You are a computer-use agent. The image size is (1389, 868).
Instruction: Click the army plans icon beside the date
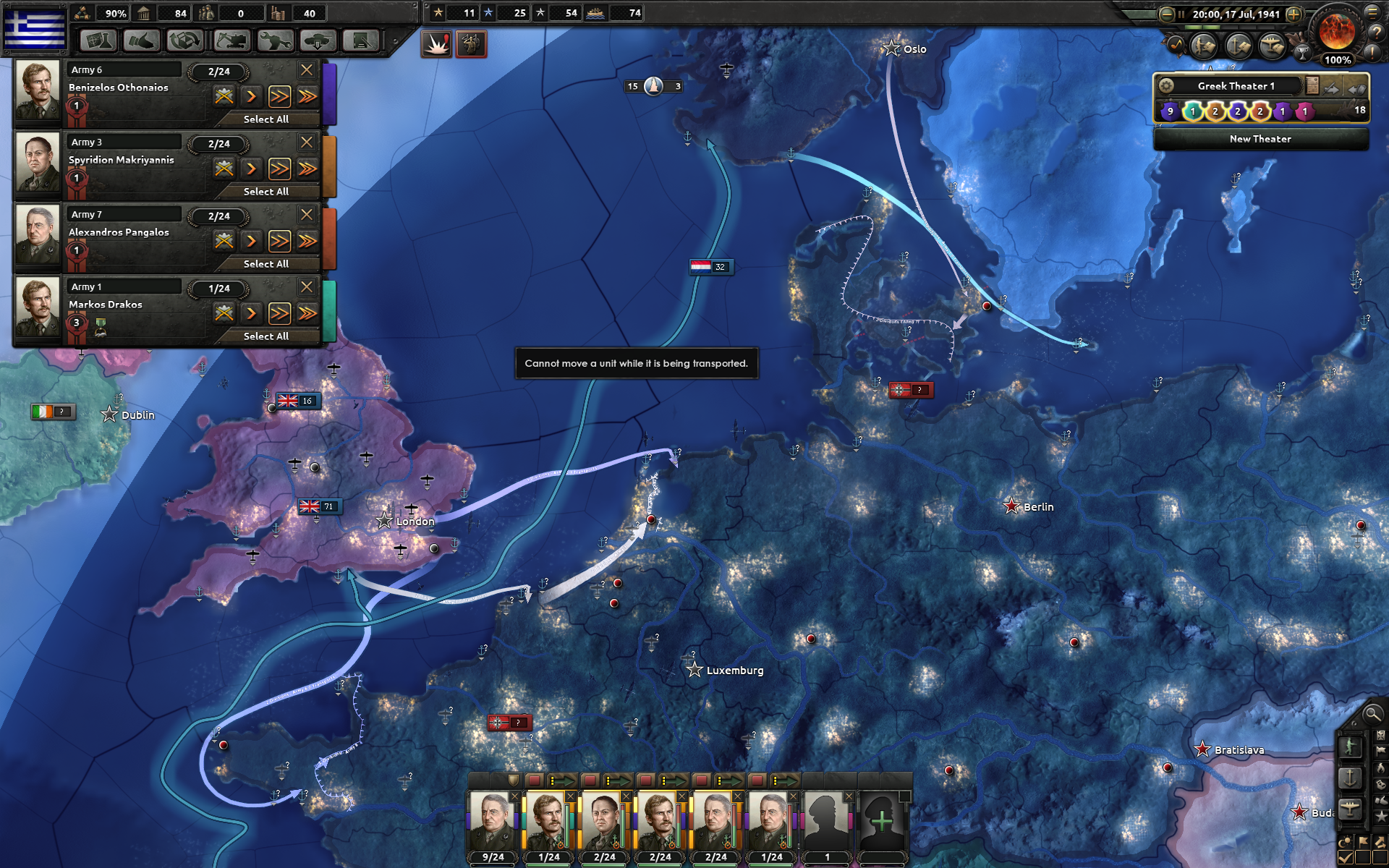[1202, 46]
